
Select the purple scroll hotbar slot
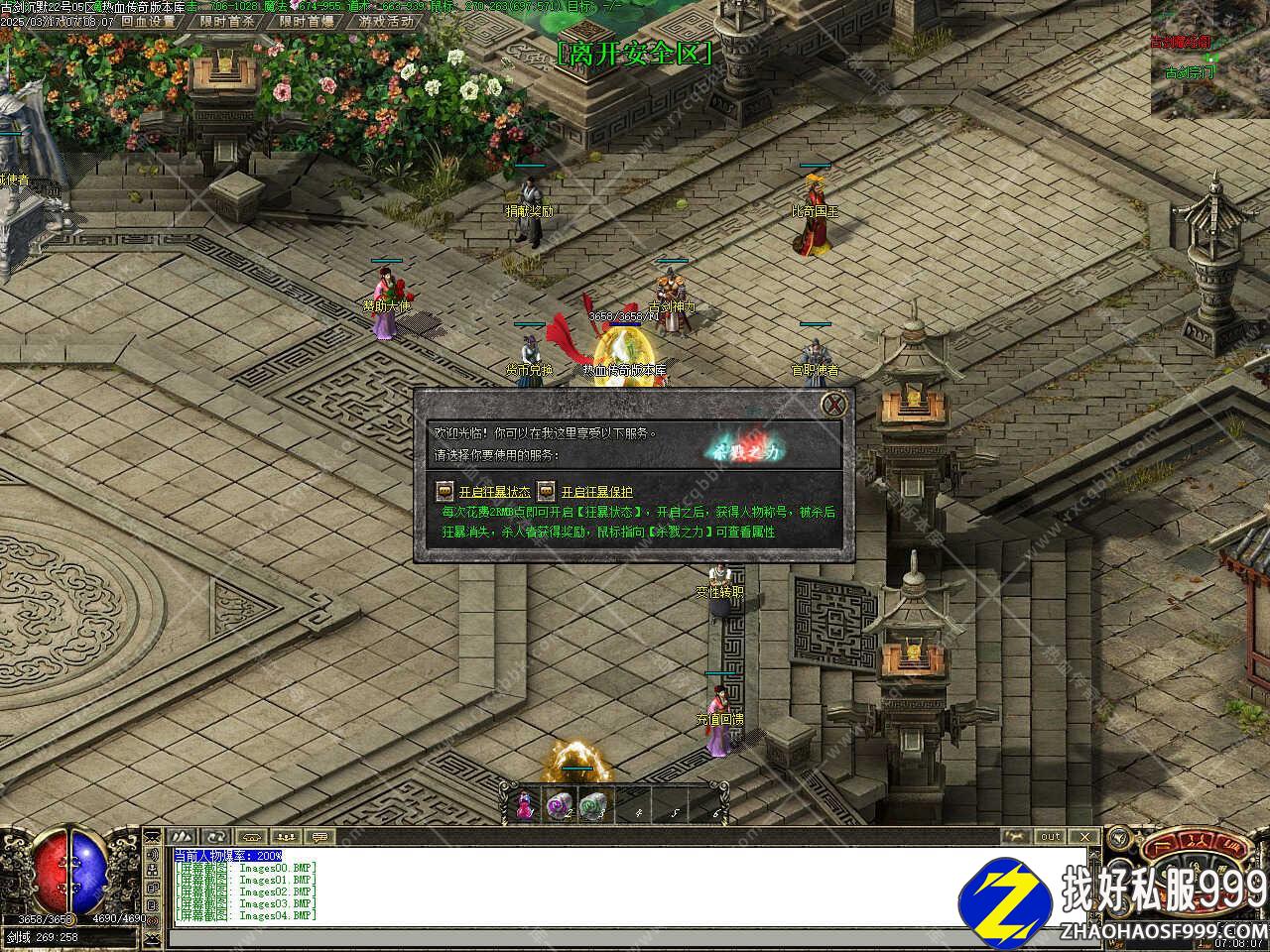click(559, 805)
